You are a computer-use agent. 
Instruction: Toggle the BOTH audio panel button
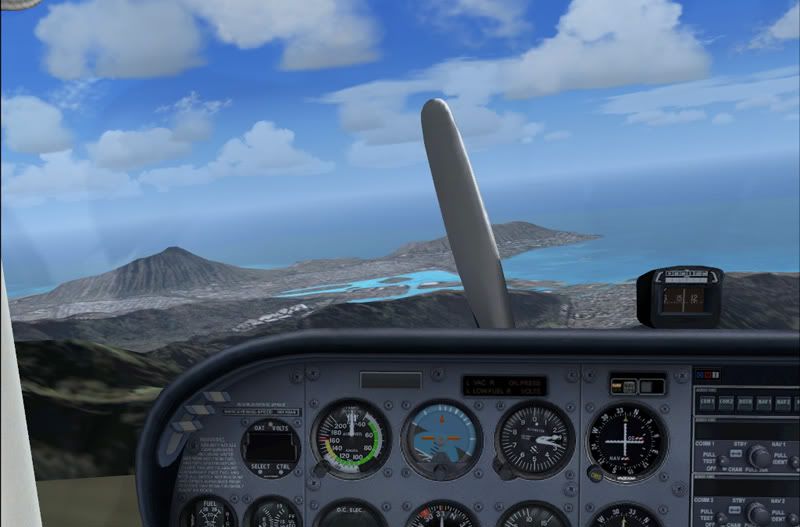point(745,402)
